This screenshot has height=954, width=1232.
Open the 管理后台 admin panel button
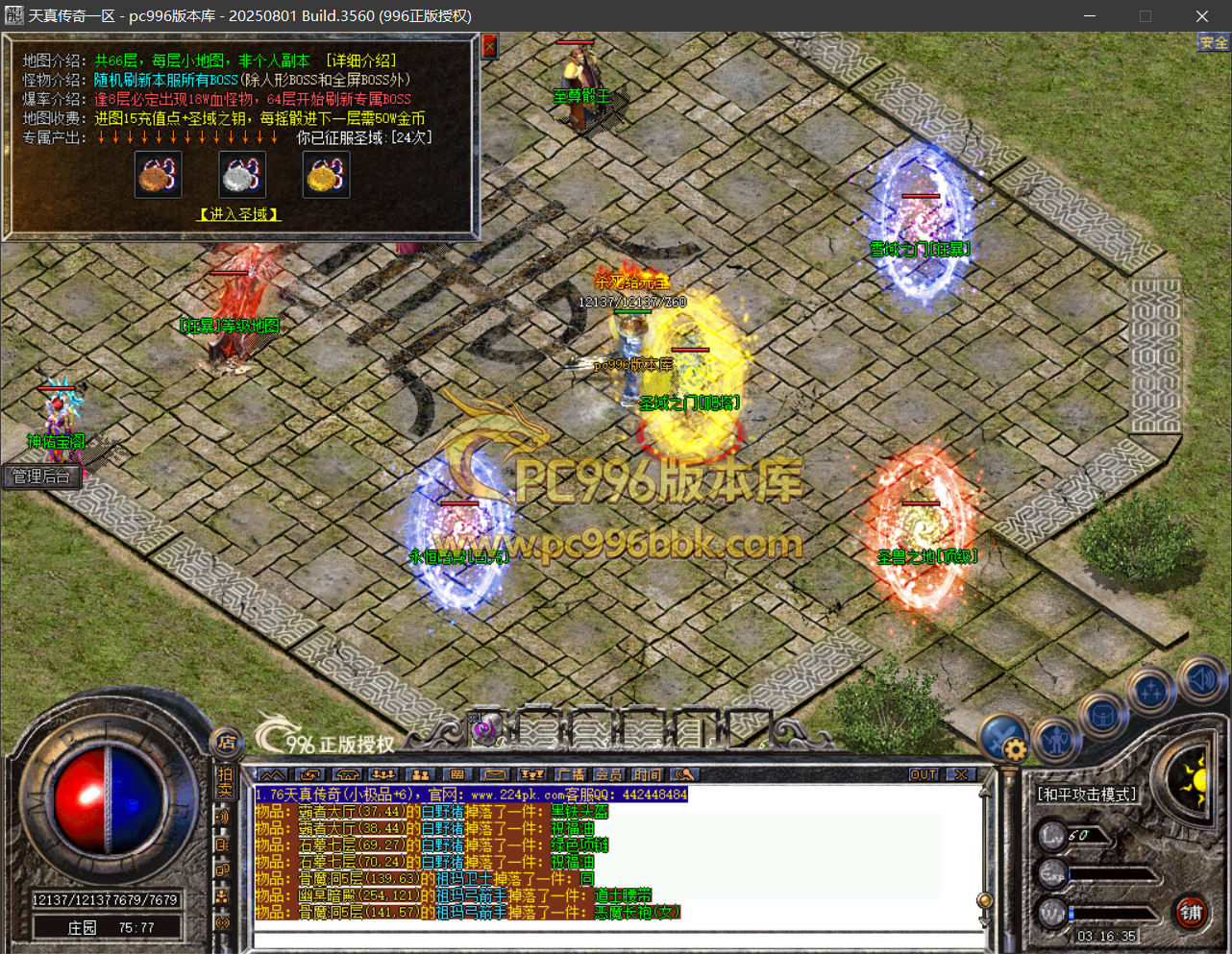pos(41,477)
